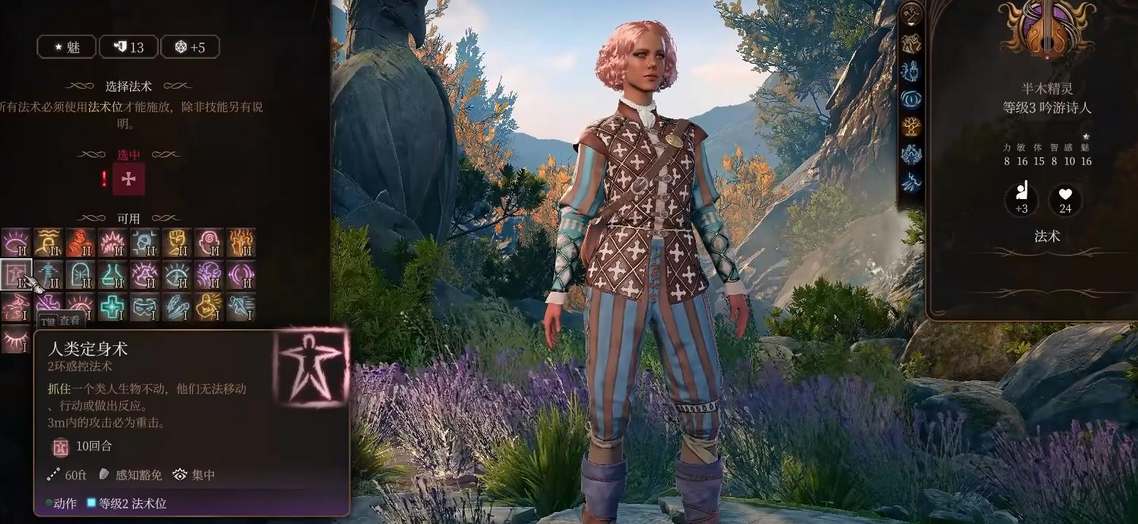Select the pink spiky burst spell
1138x524 pixels.
112,242
